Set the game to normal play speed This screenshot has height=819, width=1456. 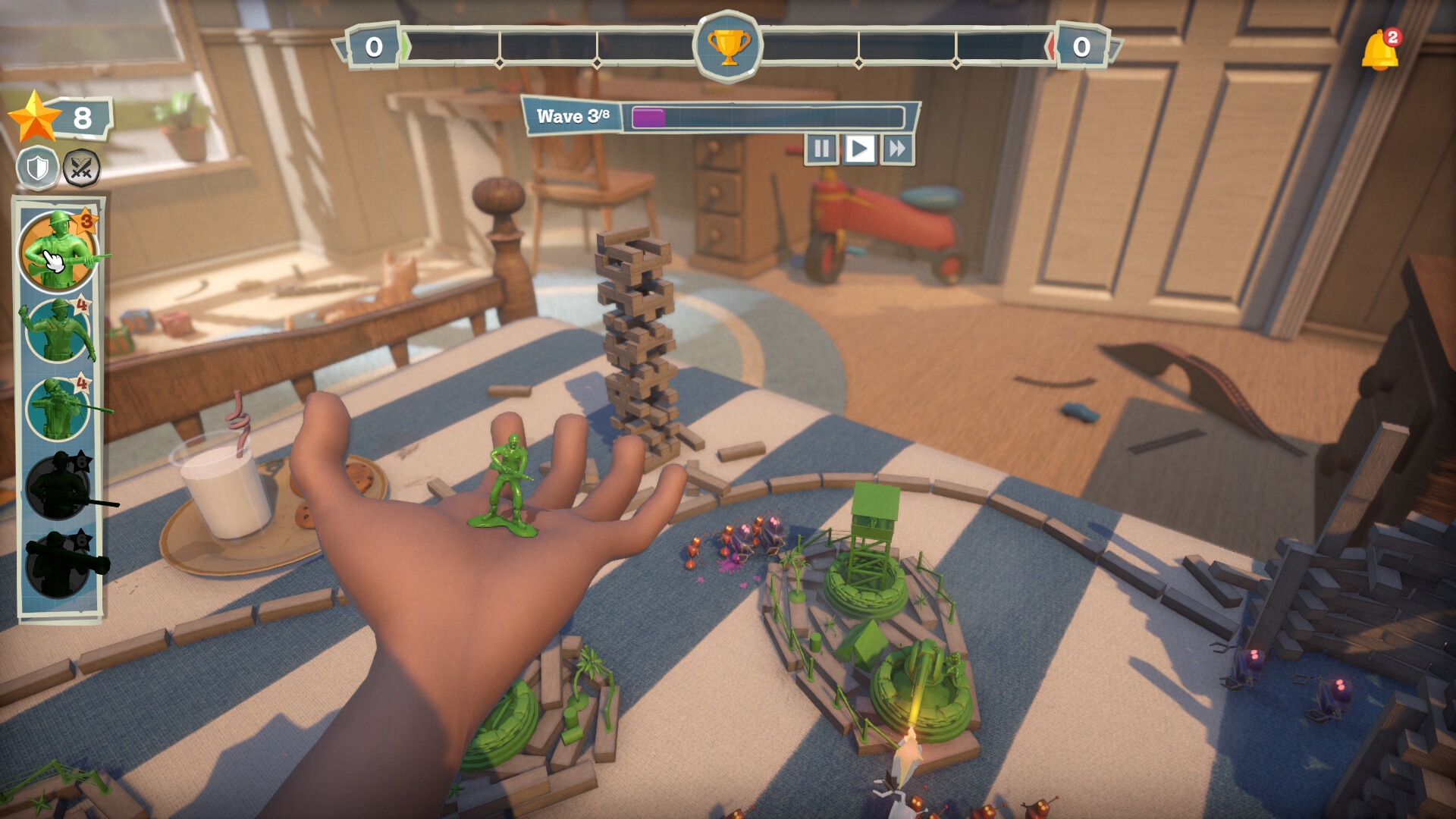(x=859, y=149)
